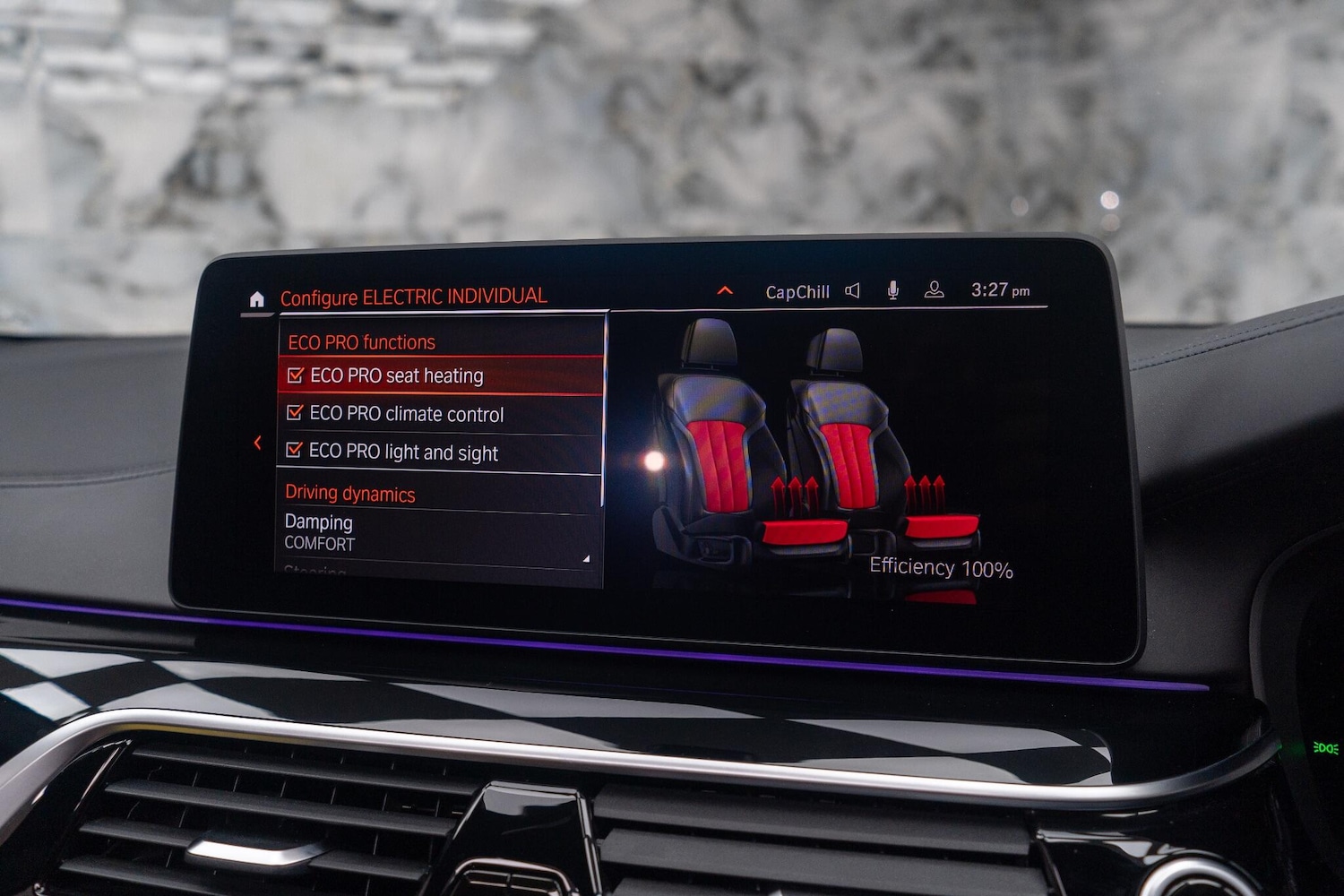Tap the speaker mute icon
Image resolution: width=1344 pixels, height=896 pixels.
852,290
